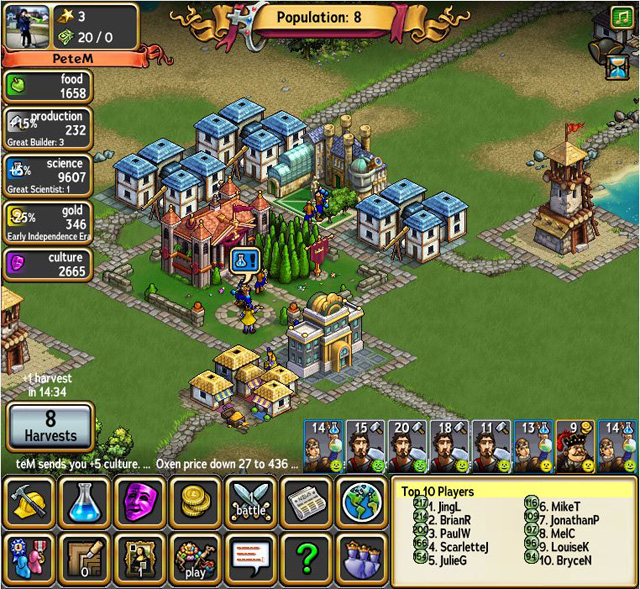Select the maze puzzle icon
The image size is (640, 589).
tap(86, 558)
